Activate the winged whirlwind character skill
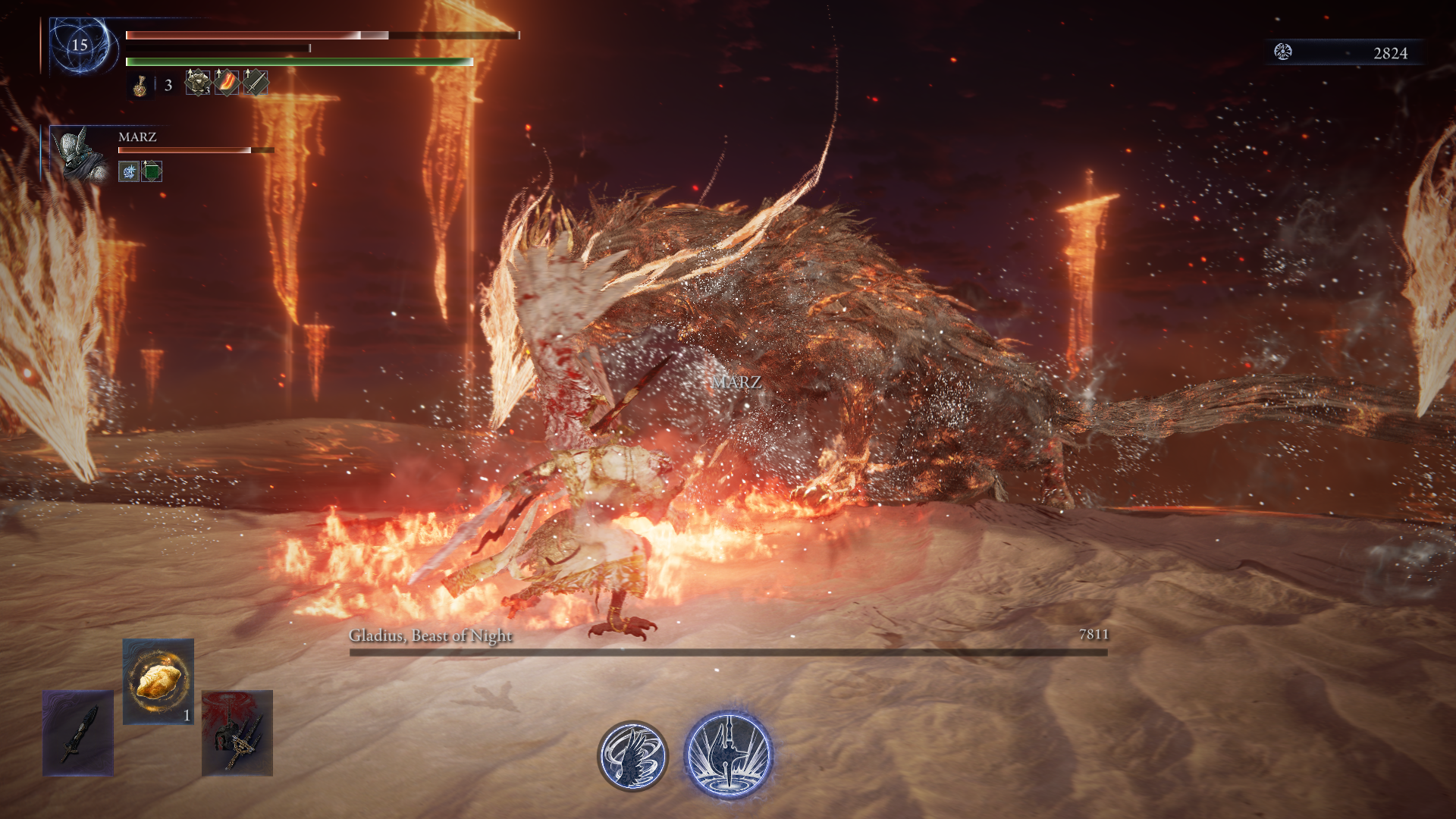 click(x=632, y=755)
